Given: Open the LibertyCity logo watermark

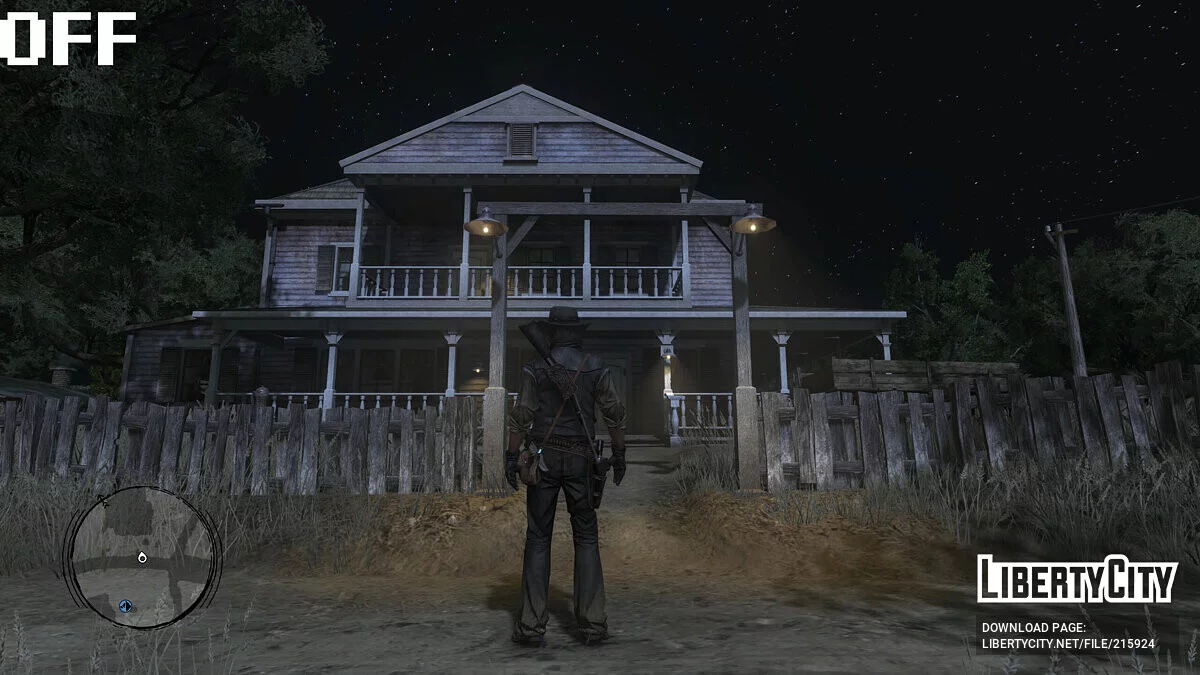Looking at the screenshot, I should [1076, 579].
